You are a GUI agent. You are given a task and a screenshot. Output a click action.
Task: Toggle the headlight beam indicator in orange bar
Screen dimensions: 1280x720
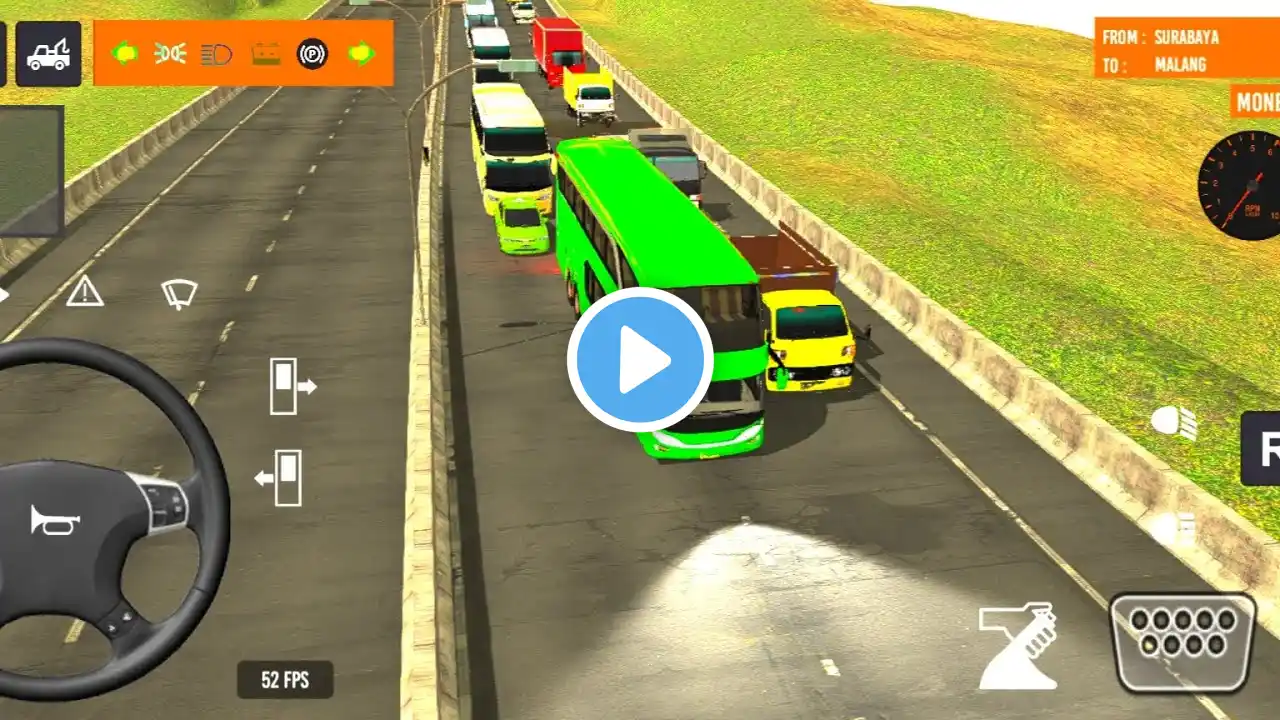point(216,54)
